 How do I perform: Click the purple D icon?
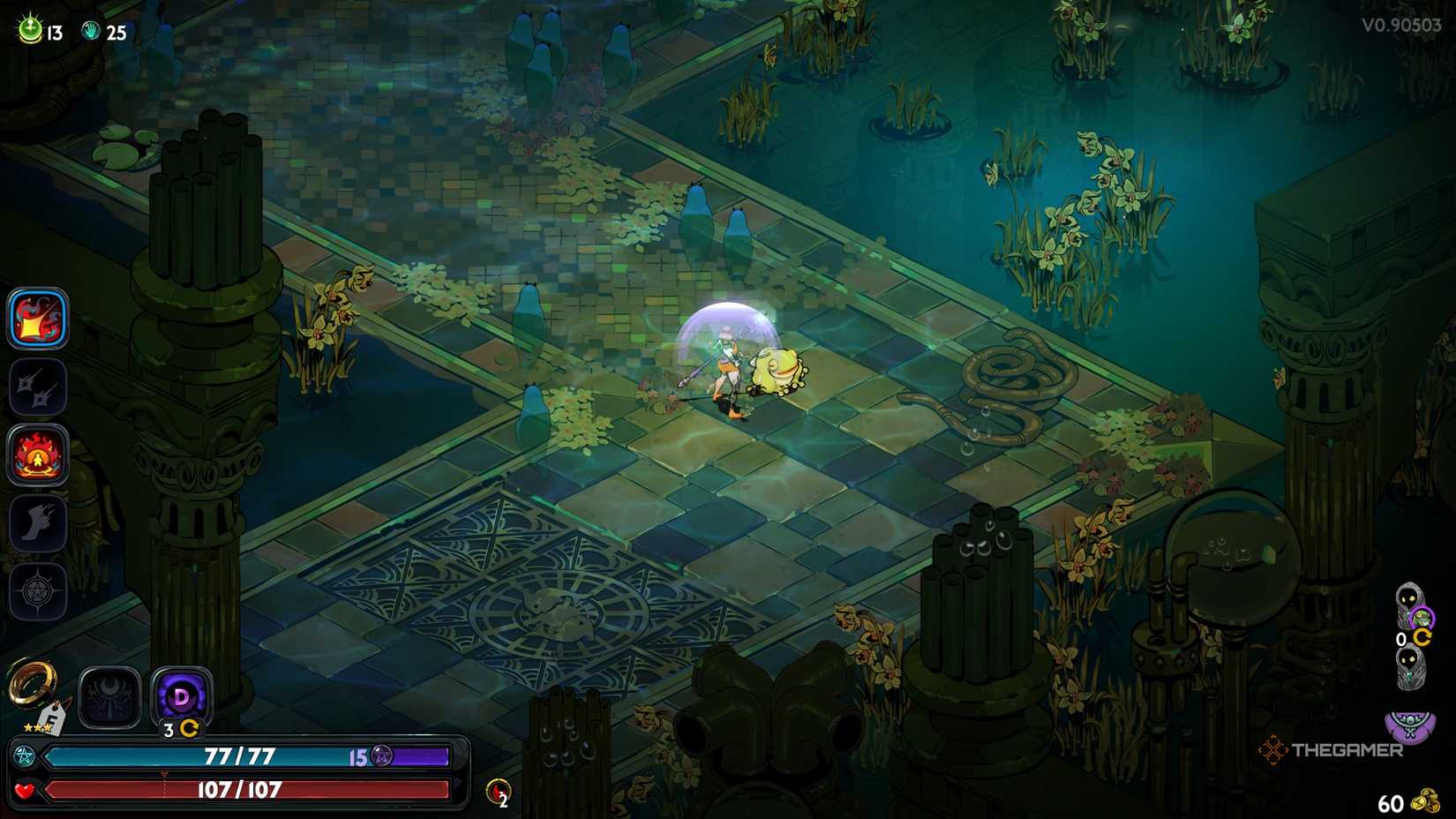(x=181, y=696)
